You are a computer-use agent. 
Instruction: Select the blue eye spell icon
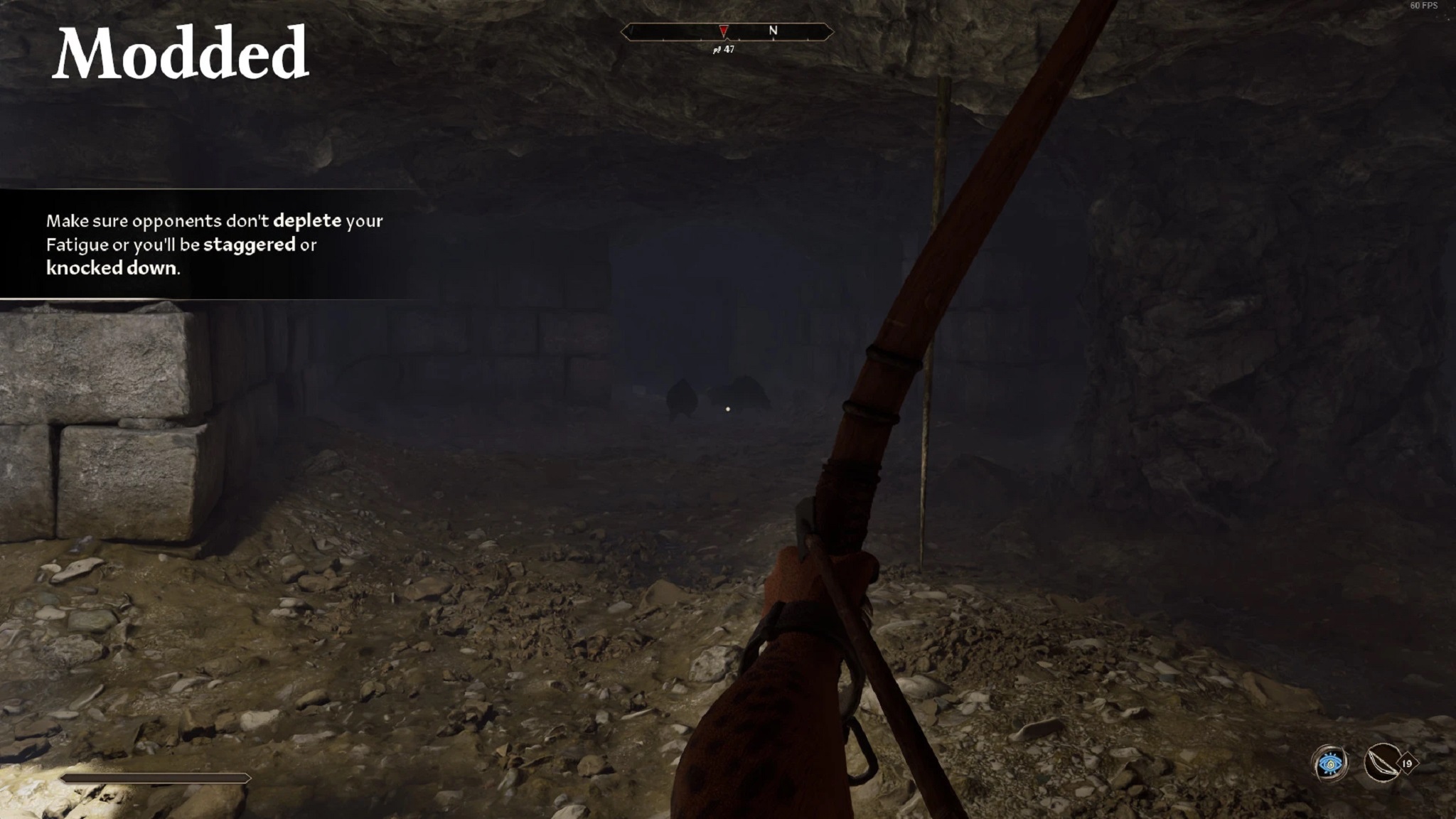[x=1329, y=764]
